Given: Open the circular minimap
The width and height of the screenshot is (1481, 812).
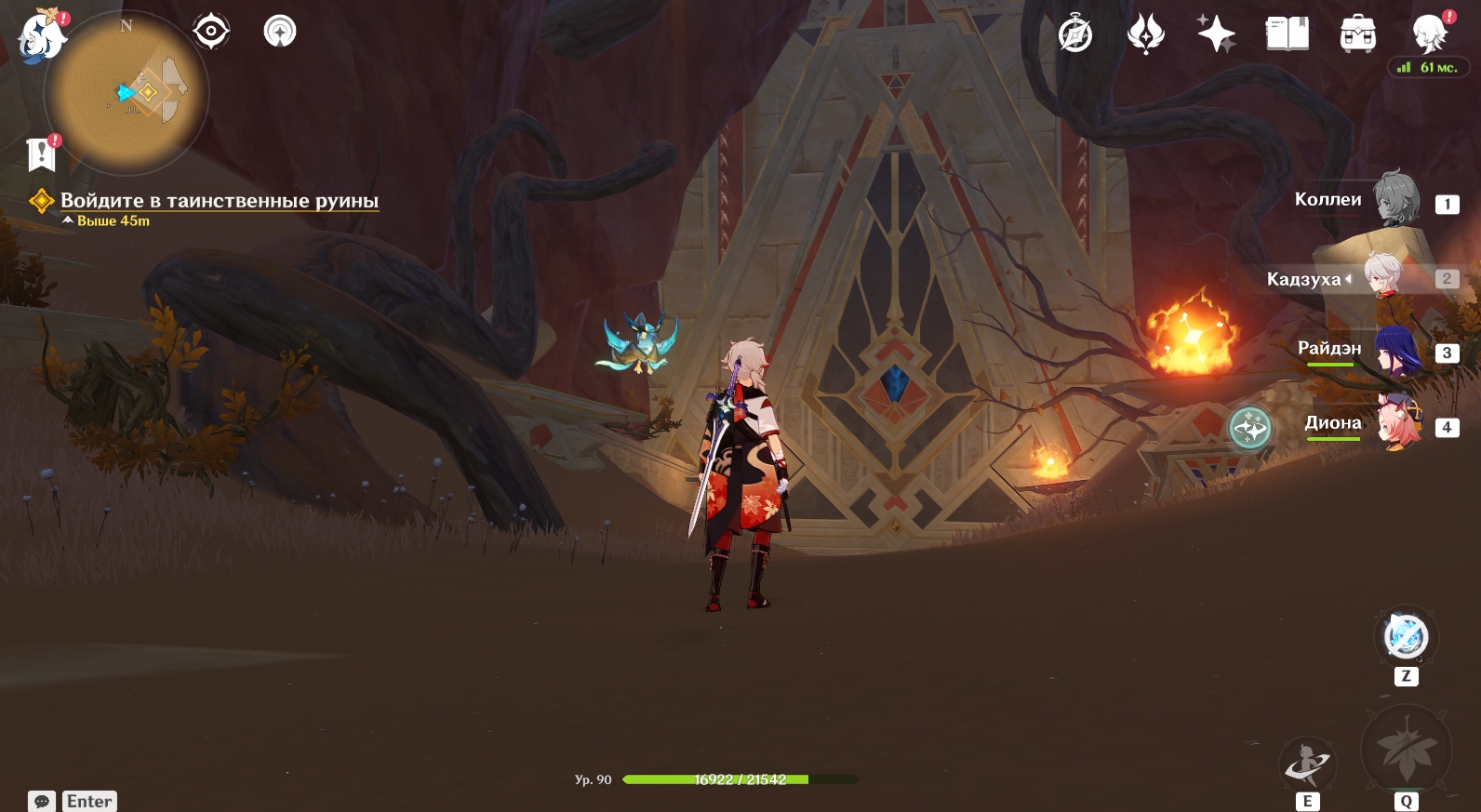Looking at the screenshot, I should [x=127, y=93].
